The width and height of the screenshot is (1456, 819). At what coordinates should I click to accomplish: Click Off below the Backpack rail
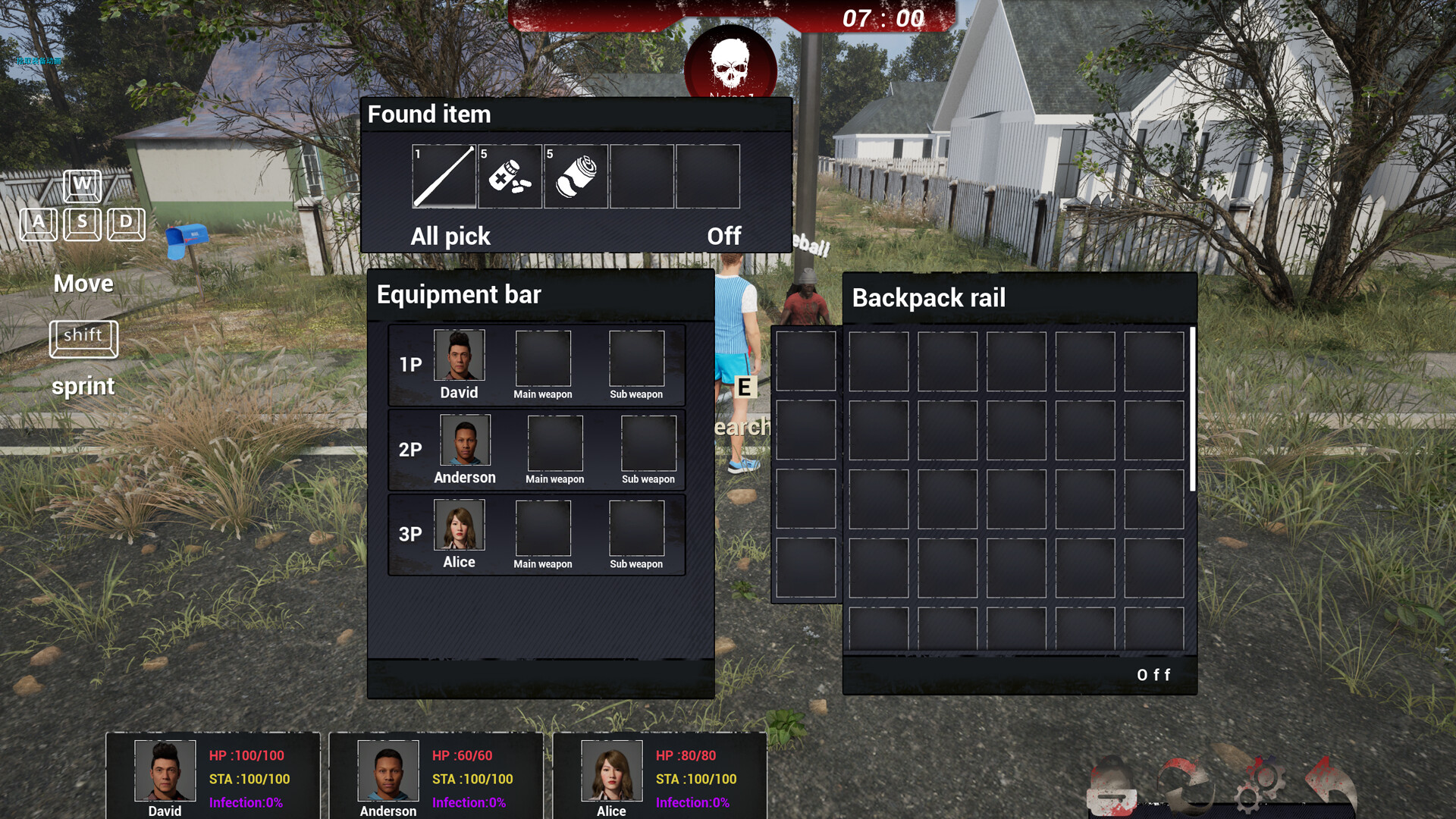tap(1153, 674)
